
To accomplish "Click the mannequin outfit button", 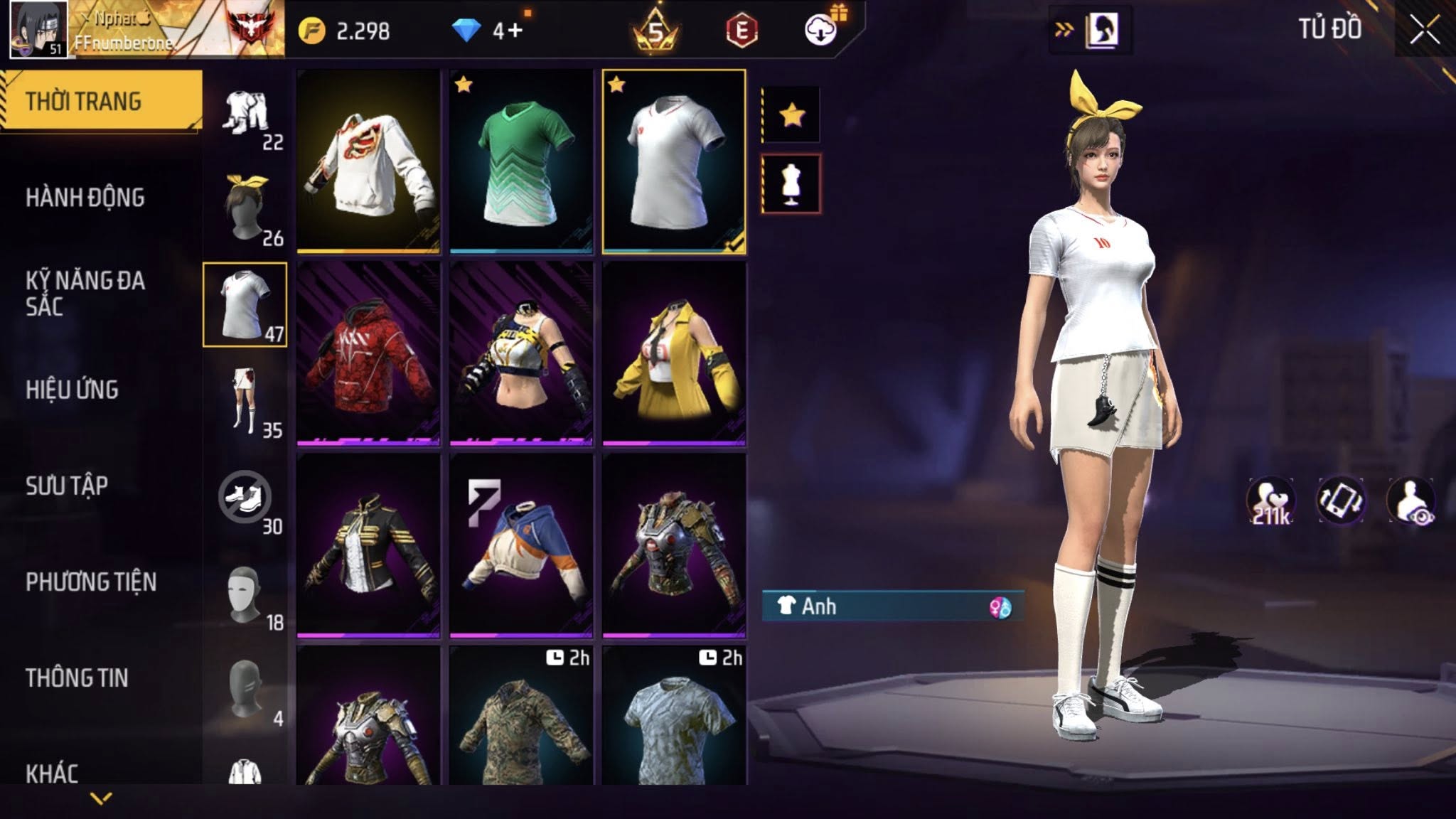I will click(x=791, y=183).
